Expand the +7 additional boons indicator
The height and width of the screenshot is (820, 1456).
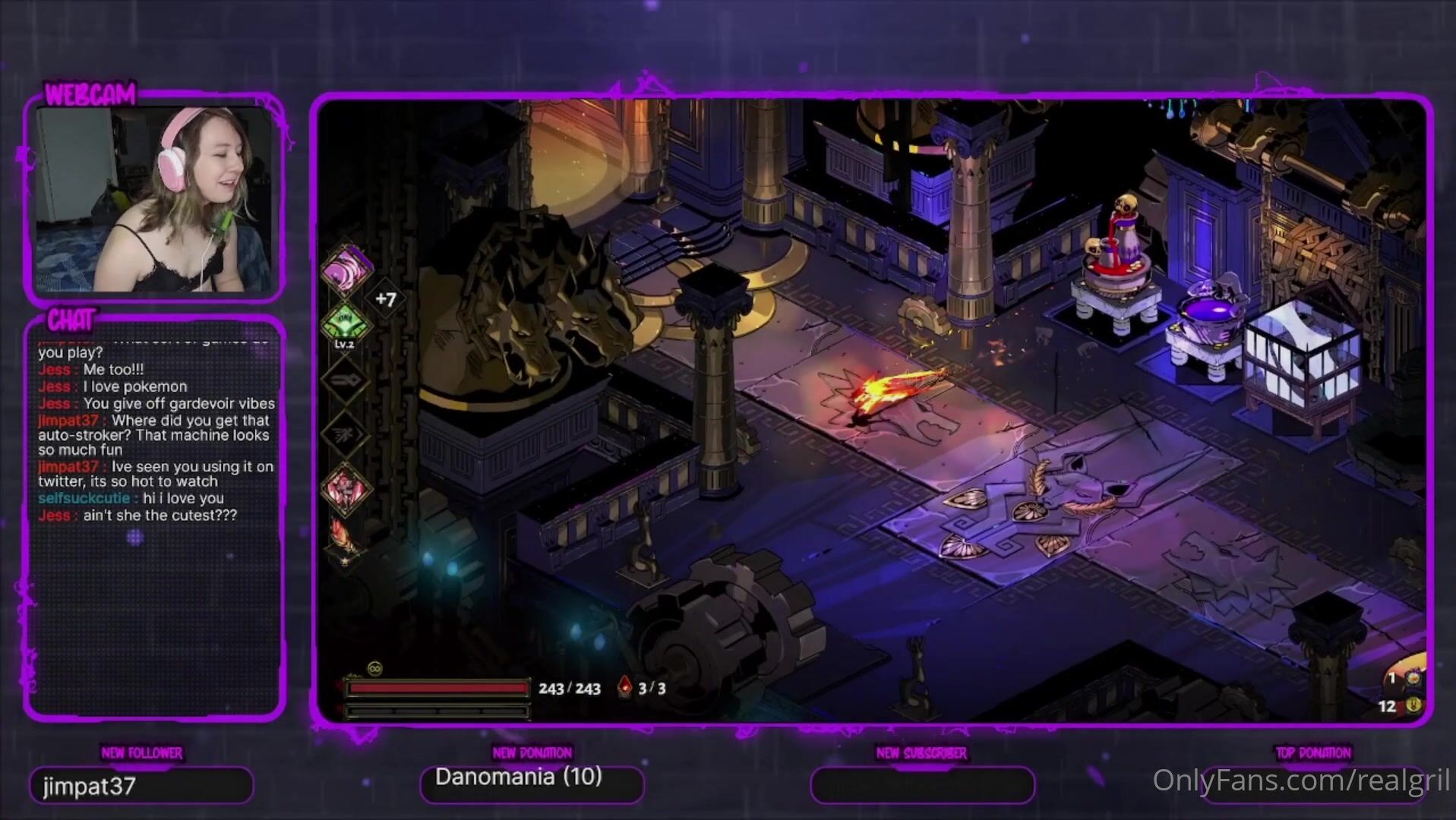click(x=386, y=299)
